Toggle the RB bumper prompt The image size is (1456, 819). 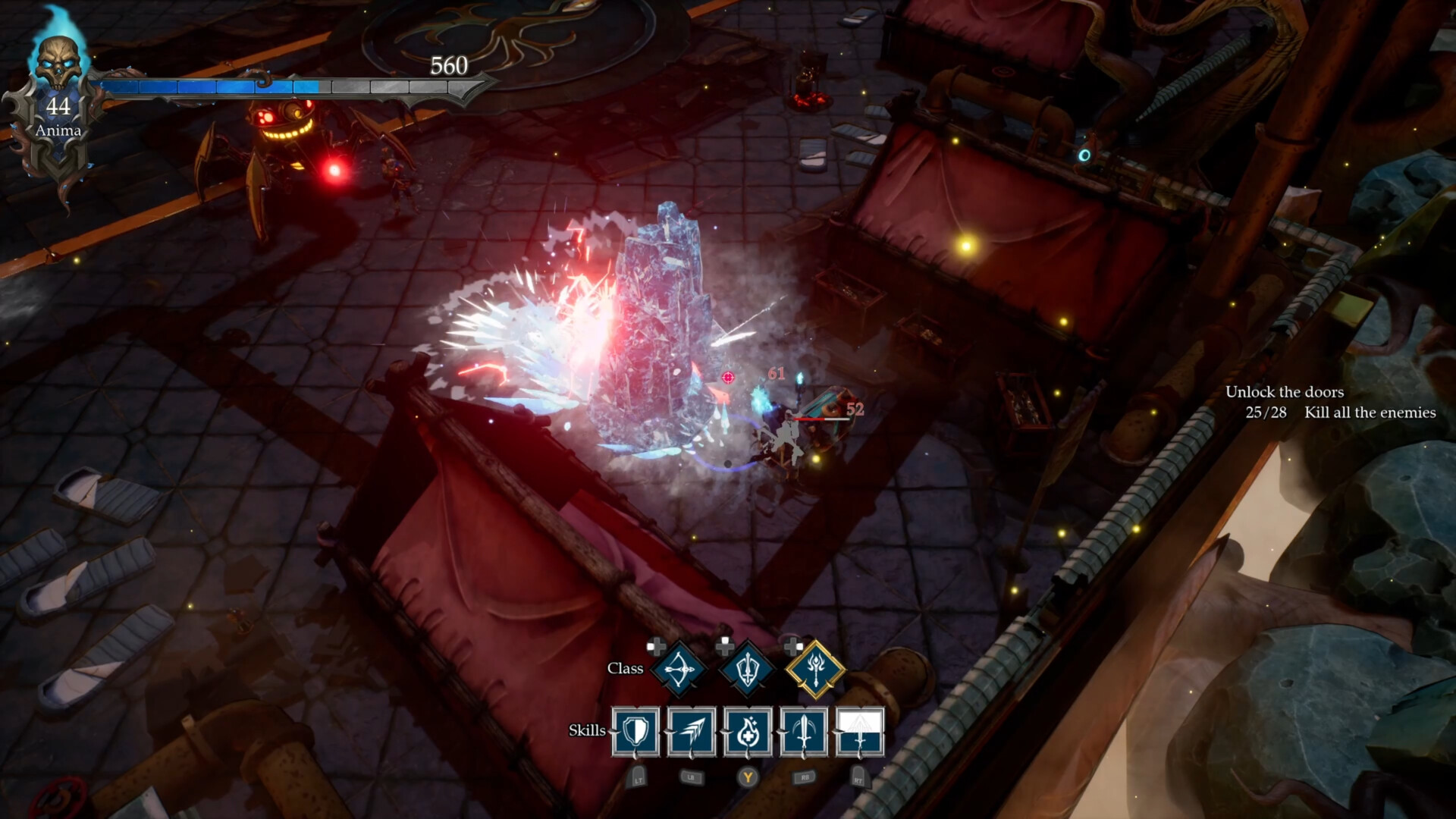(x=803, y=777)
